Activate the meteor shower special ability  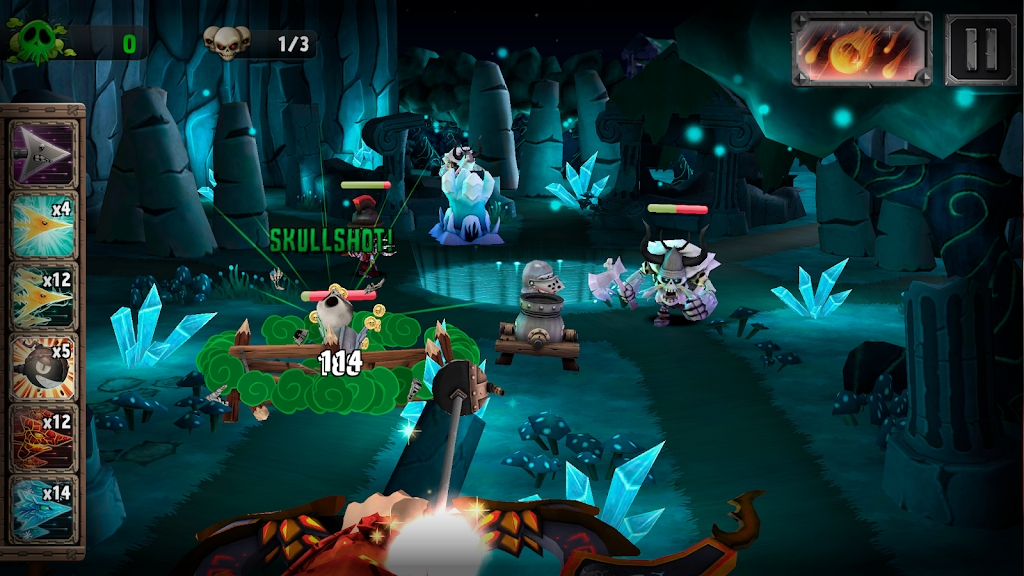pos(862,49)
